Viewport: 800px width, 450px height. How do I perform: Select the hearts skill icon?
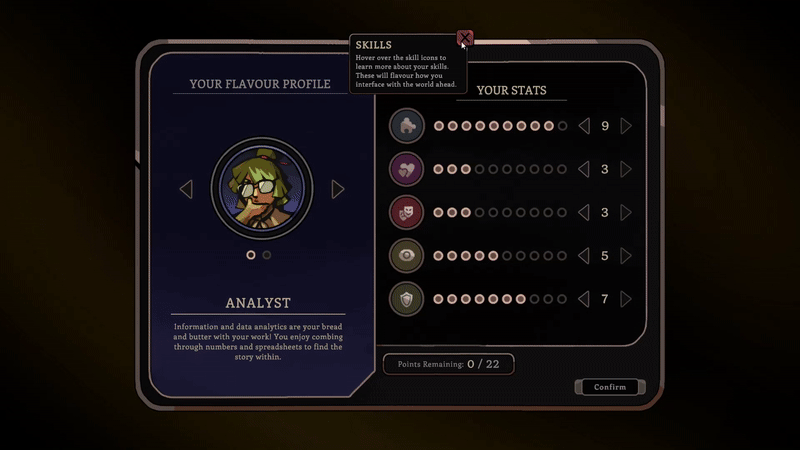pyautogui.click(x=407, y=169)
